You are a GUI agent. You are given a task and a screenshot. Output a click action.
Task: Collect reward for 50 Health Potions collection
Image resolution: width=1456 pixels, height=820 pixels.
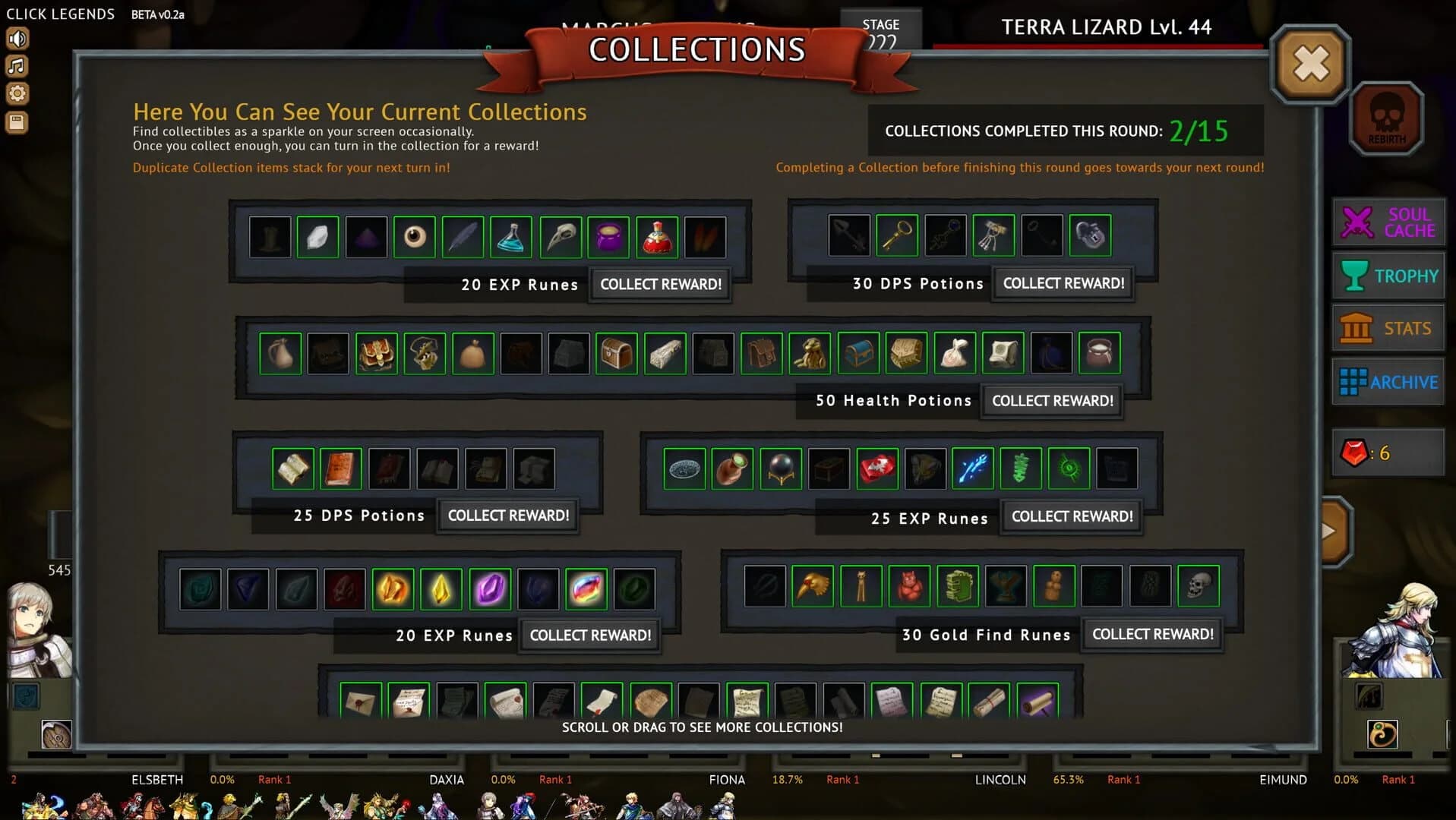1052,400
